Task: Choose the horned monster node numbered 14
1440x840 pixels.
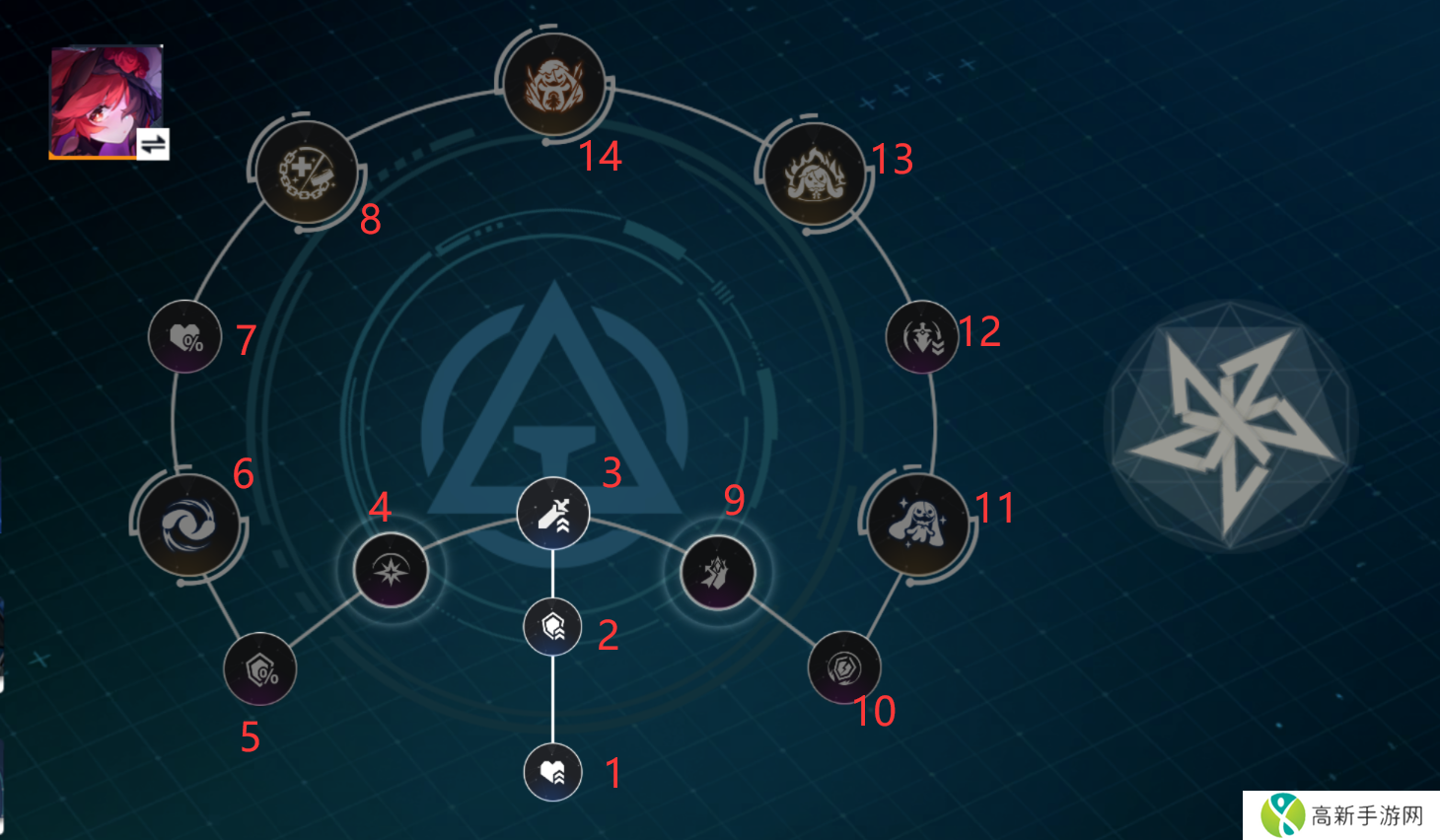Action: click(x=553, y=85)
